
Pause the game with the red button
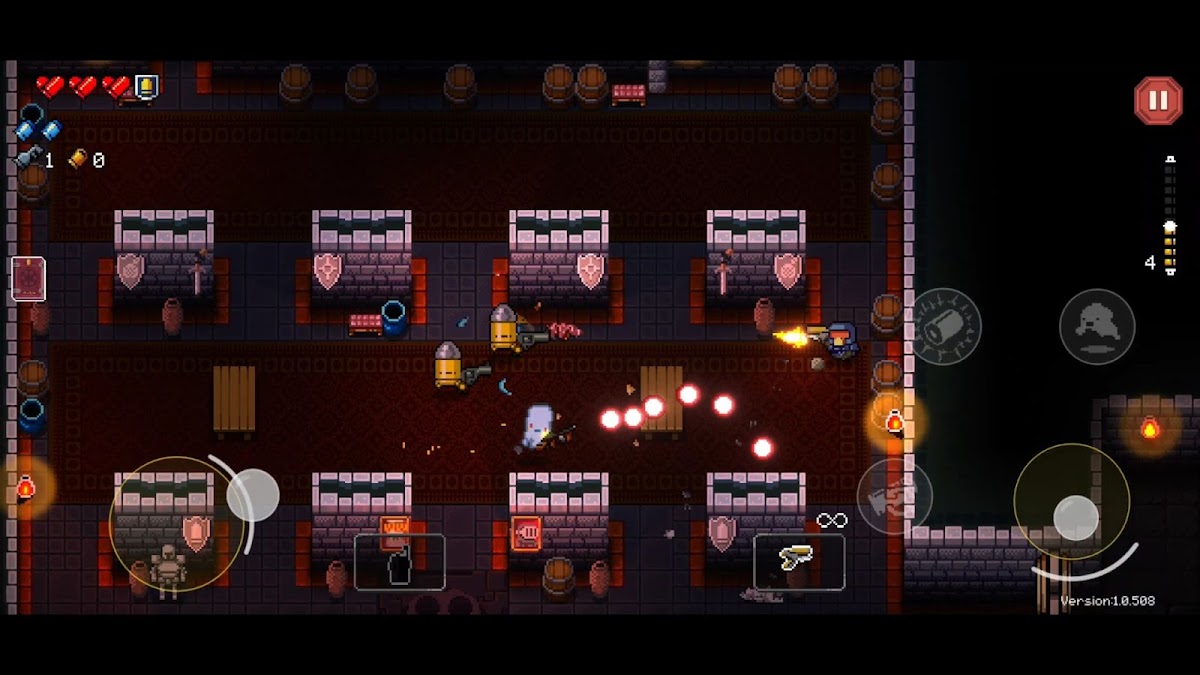pos(1157,101)
